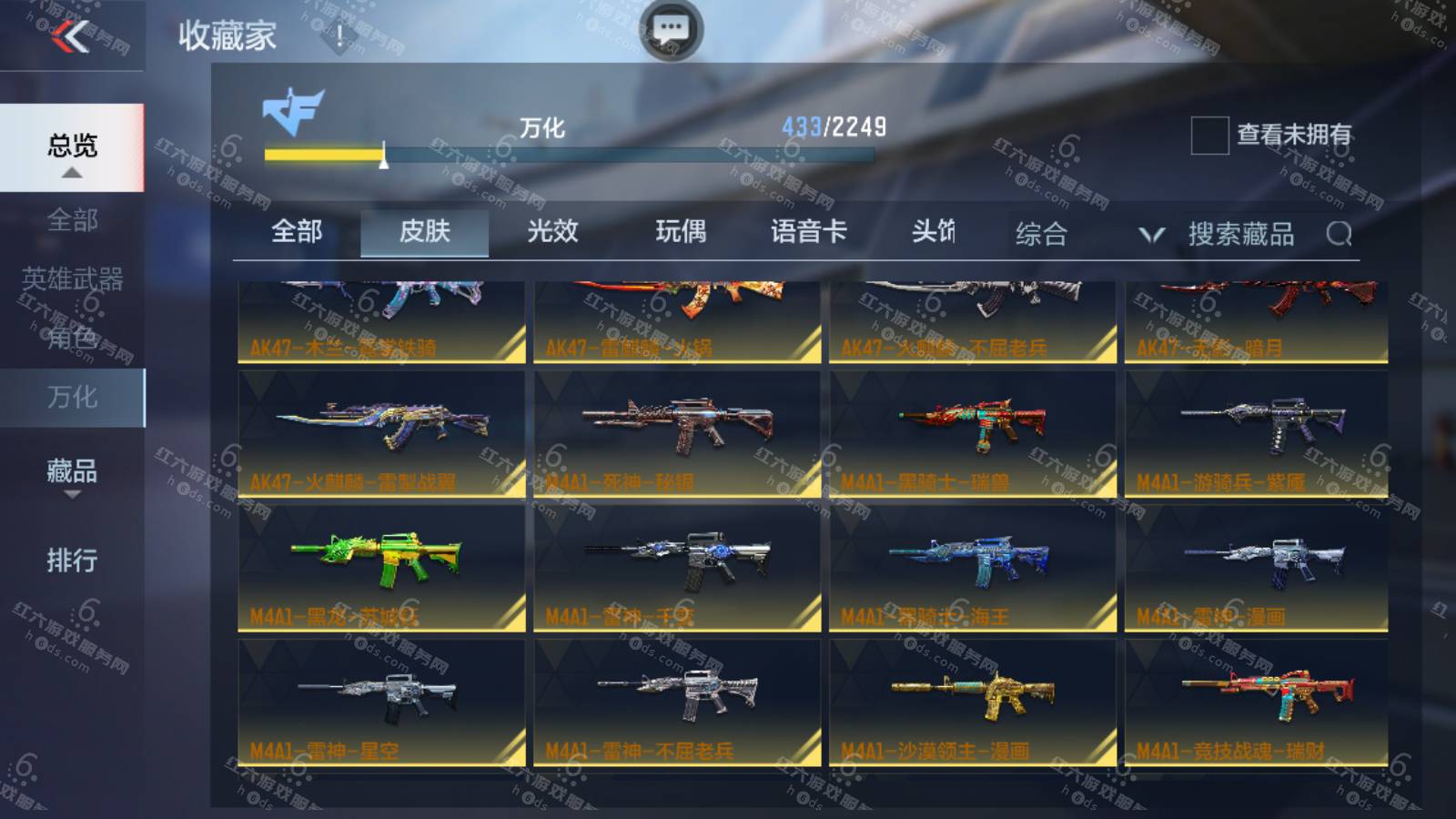The height and width of the screenshot is (819, 1456).
Task: Open the 排行 ranking section
Action: pyautogui.click(x=72, y=560)
